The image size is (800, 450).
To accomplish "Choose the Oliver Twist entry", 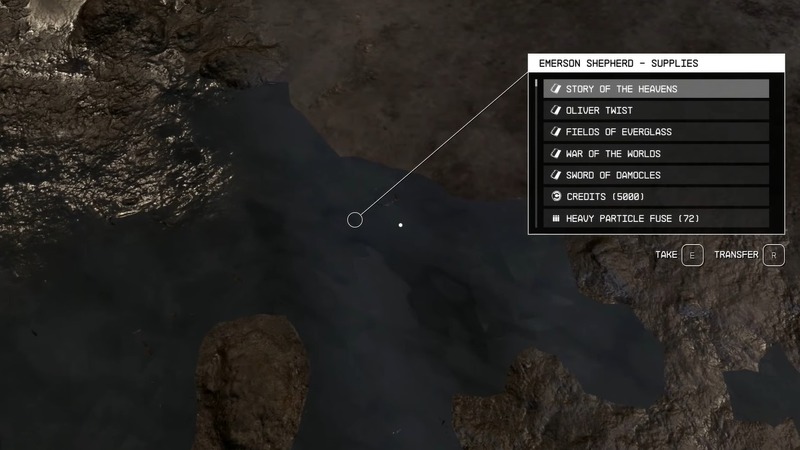I will click(655, 110).
